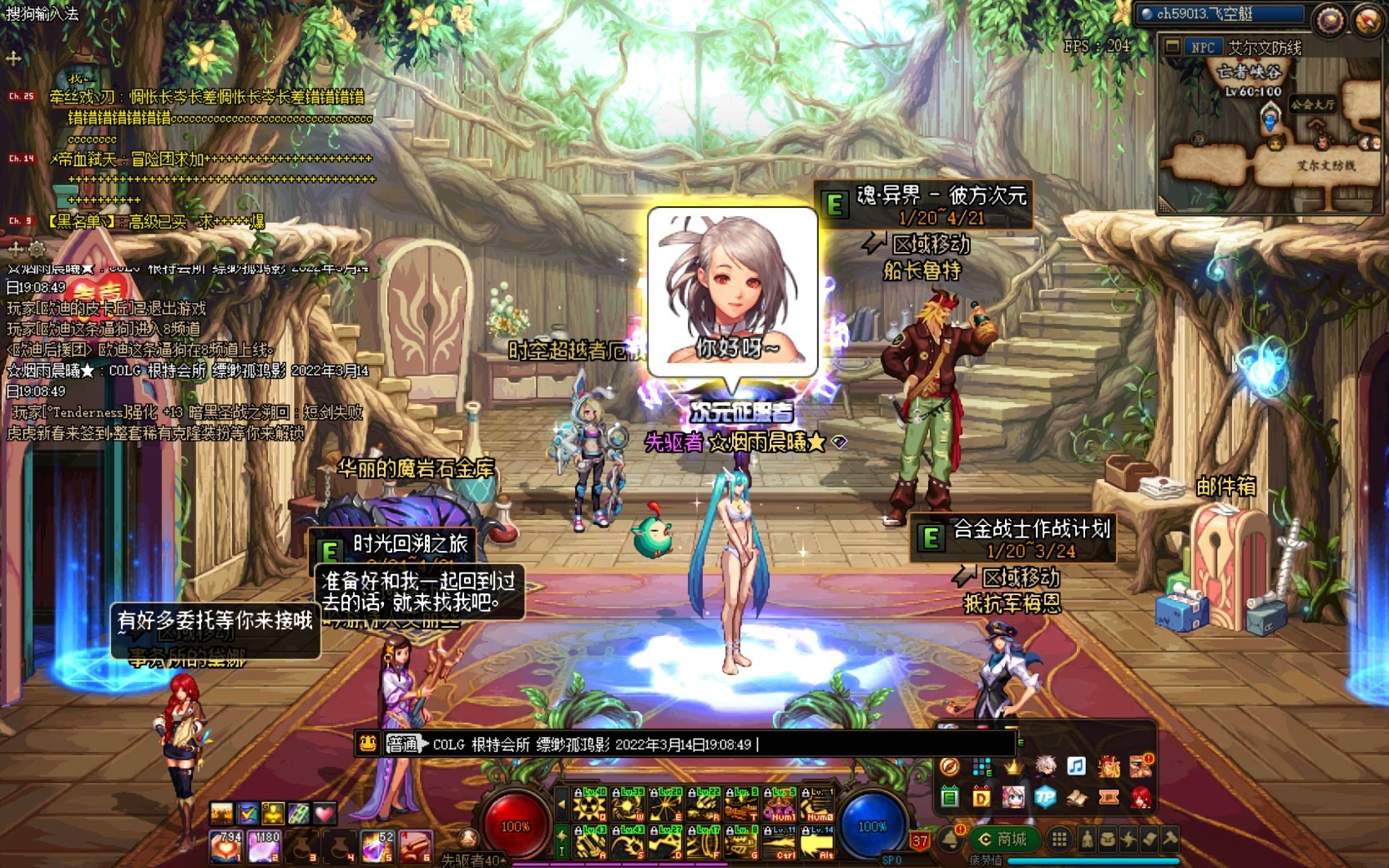Use the purple crystal item in slot 5

click(x=377, y=847)
